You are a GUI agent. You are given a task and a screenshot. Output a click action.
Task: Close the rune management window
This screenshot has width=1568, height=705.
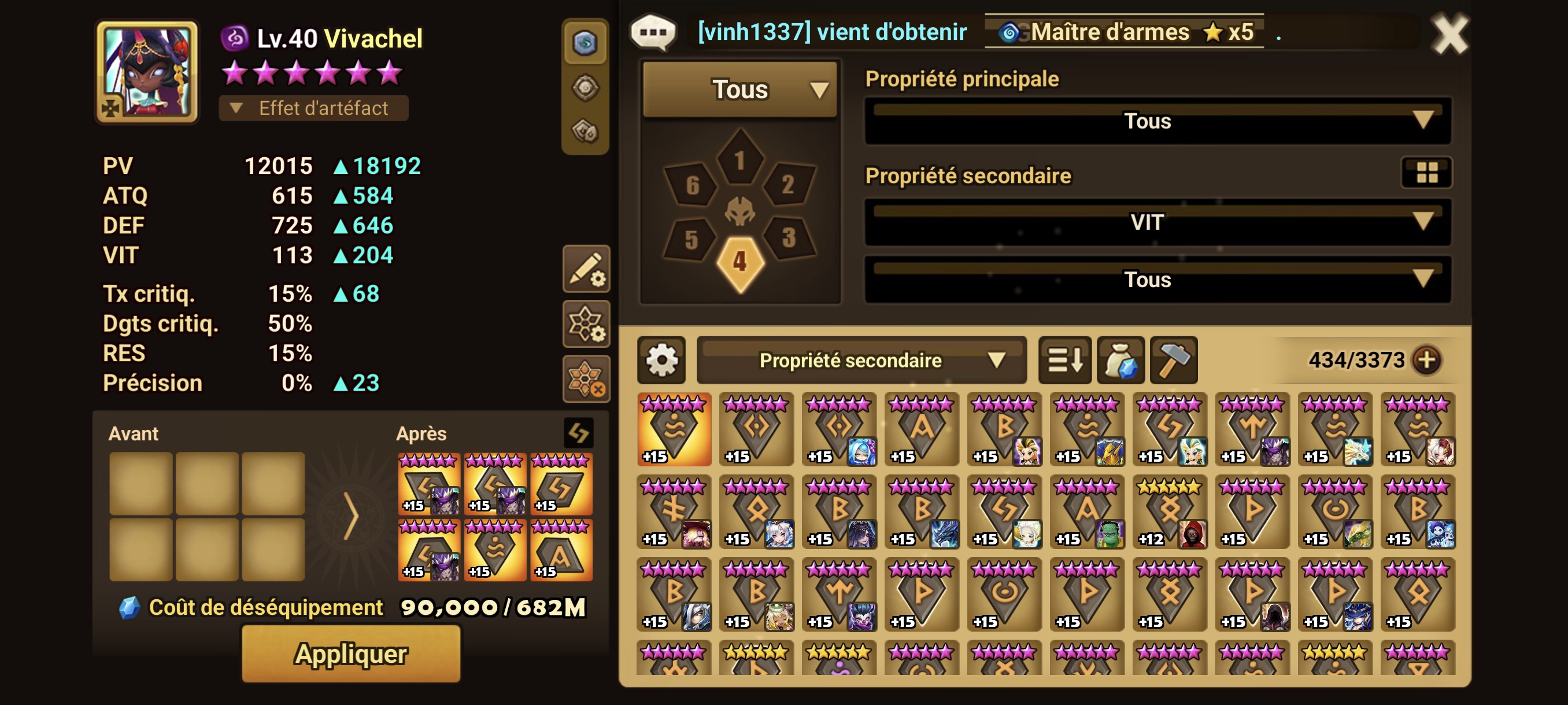click(x=1449, y=35)
